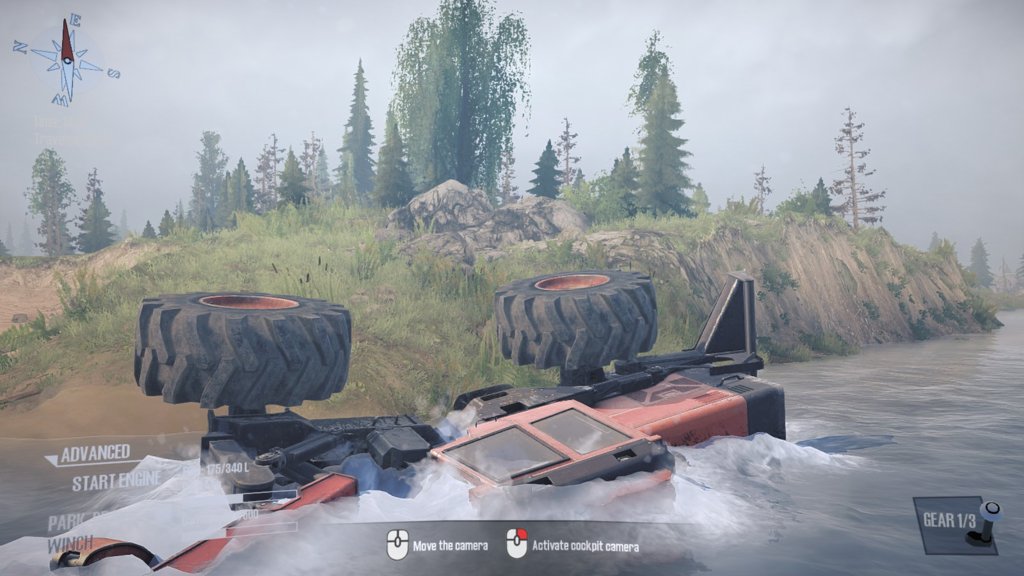Click the Gear 1/3 gearbox shifter

tap(957, 524)
